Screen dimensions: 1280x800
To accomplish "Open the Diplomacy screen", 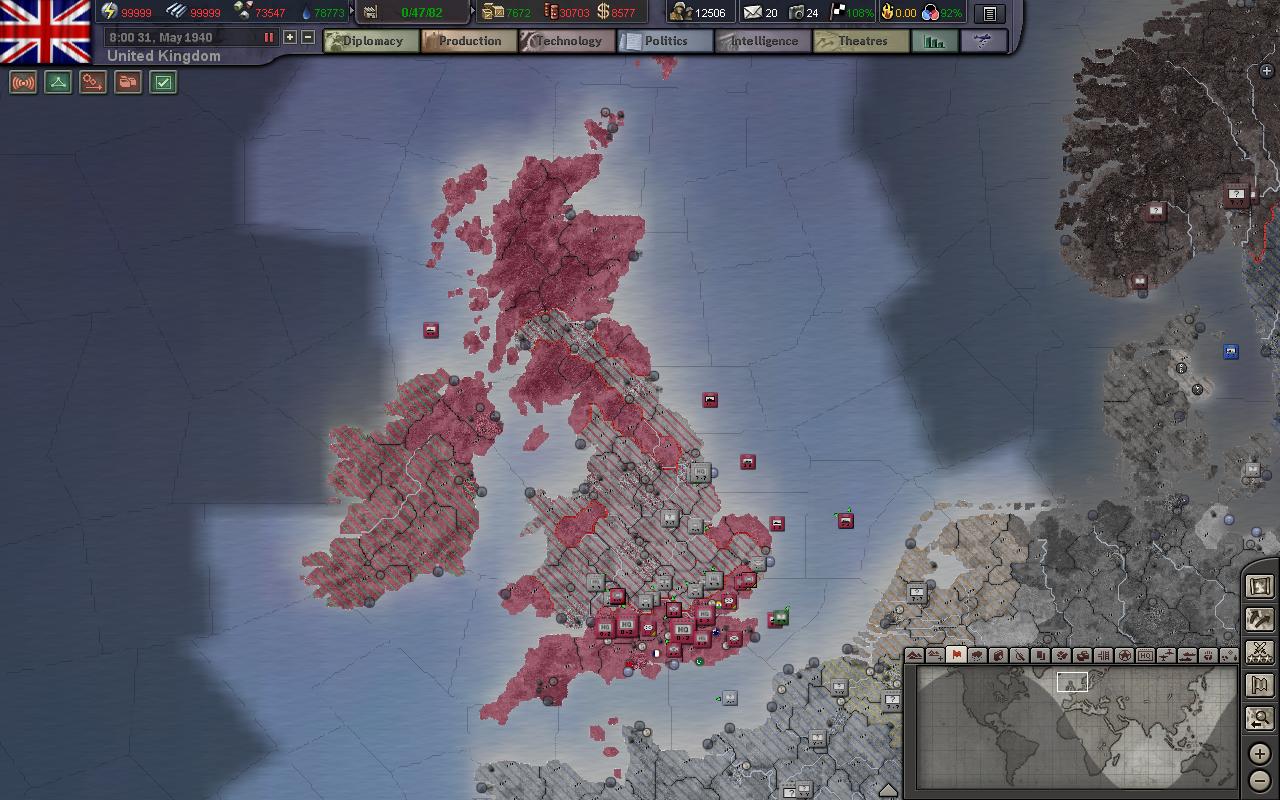I will tap(371, 41).
